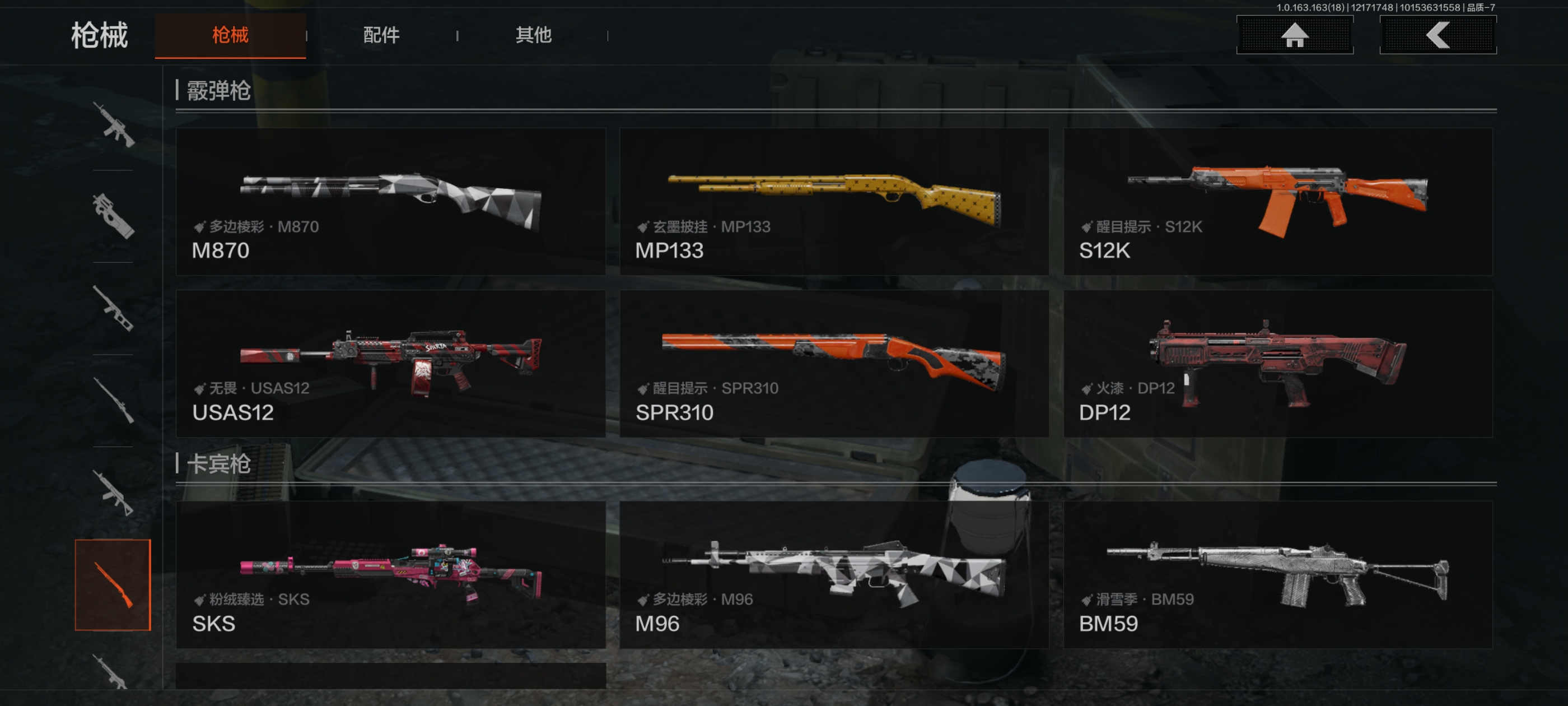This screenshot has height=706, width=1568.
Task: Select the USAS12 weapon card
Action: [390, 364]
